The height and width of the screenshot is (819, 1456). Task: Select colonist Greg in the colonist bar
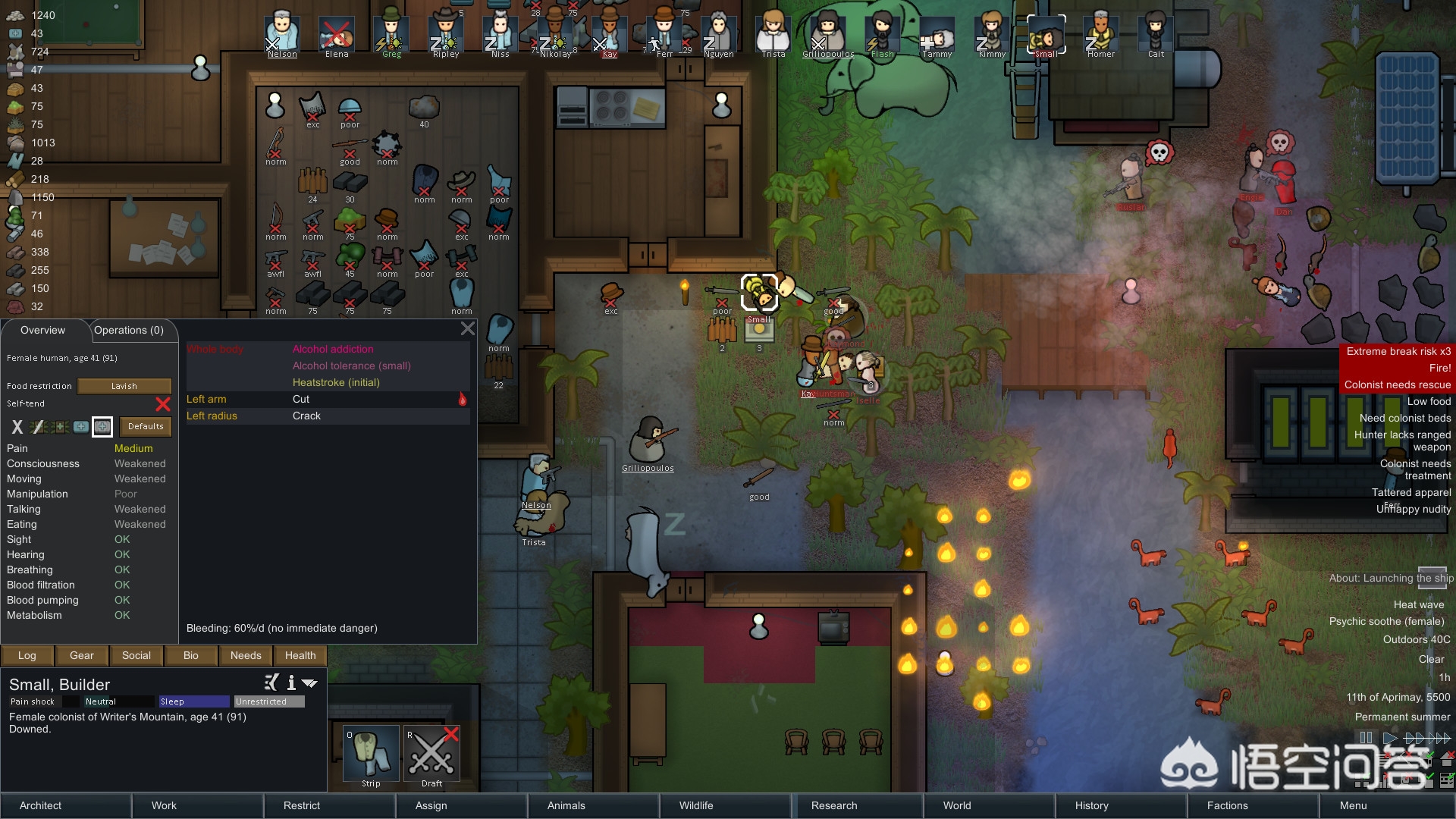(391, 35)
